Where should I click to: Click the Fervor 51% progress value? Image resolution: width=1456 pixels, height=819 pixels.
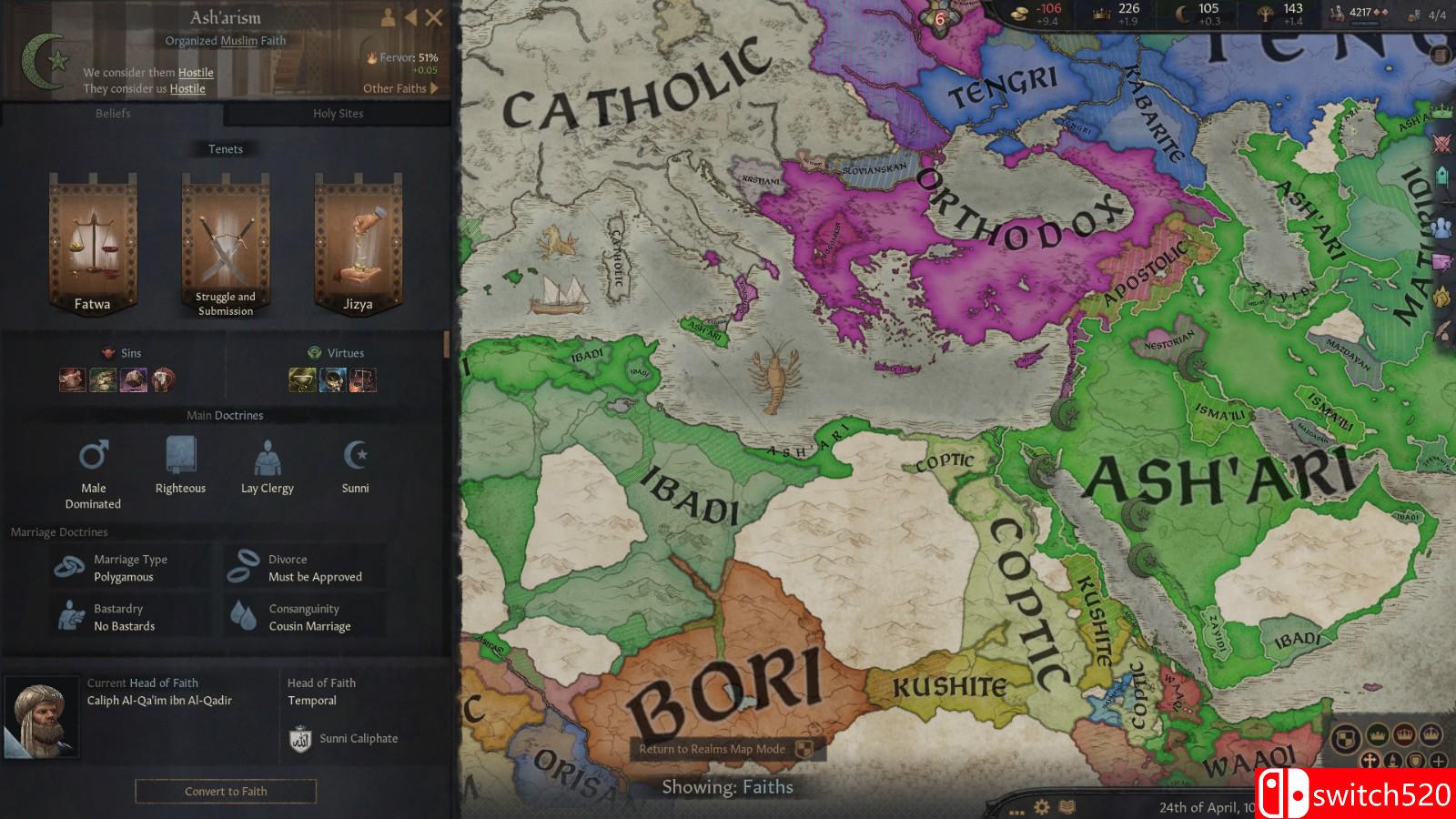[405, 56]
